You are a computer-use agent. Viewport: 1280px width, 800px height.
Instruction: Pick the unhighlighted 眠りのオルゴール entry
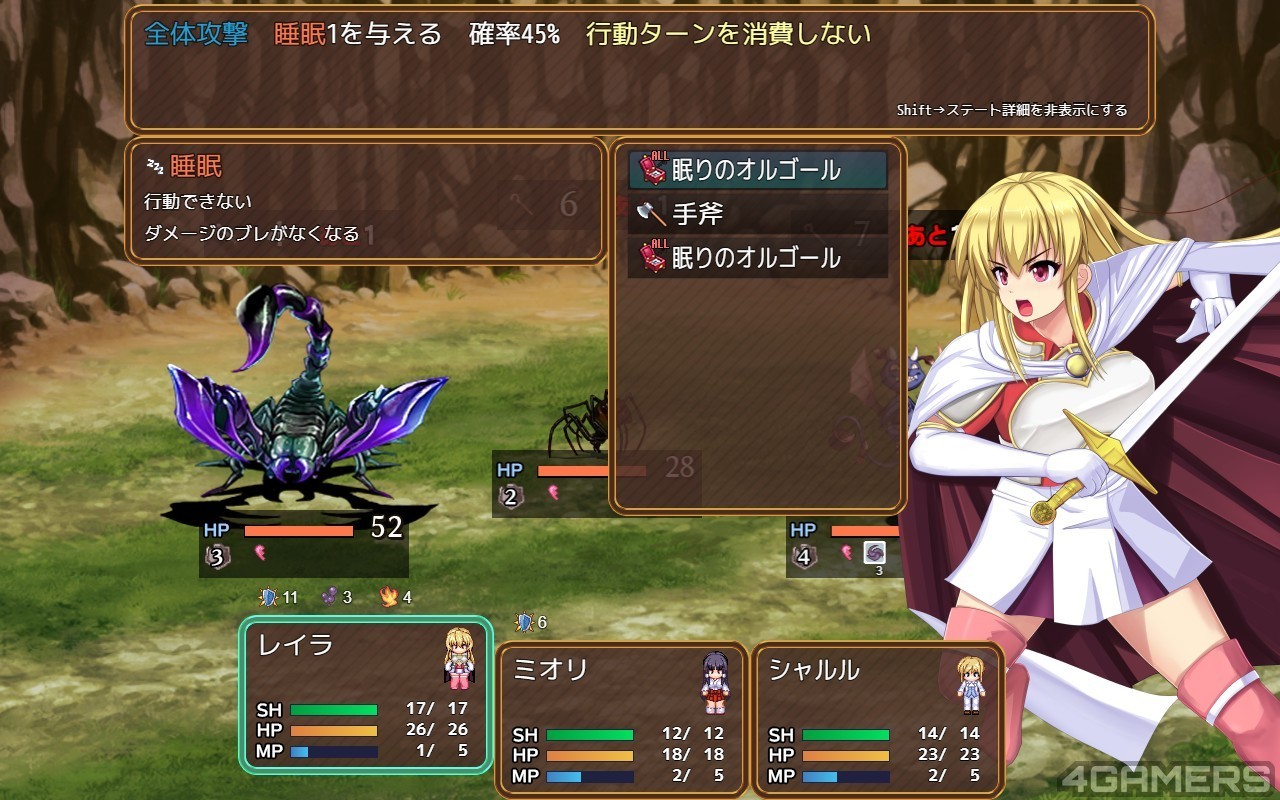pos(757,258)
